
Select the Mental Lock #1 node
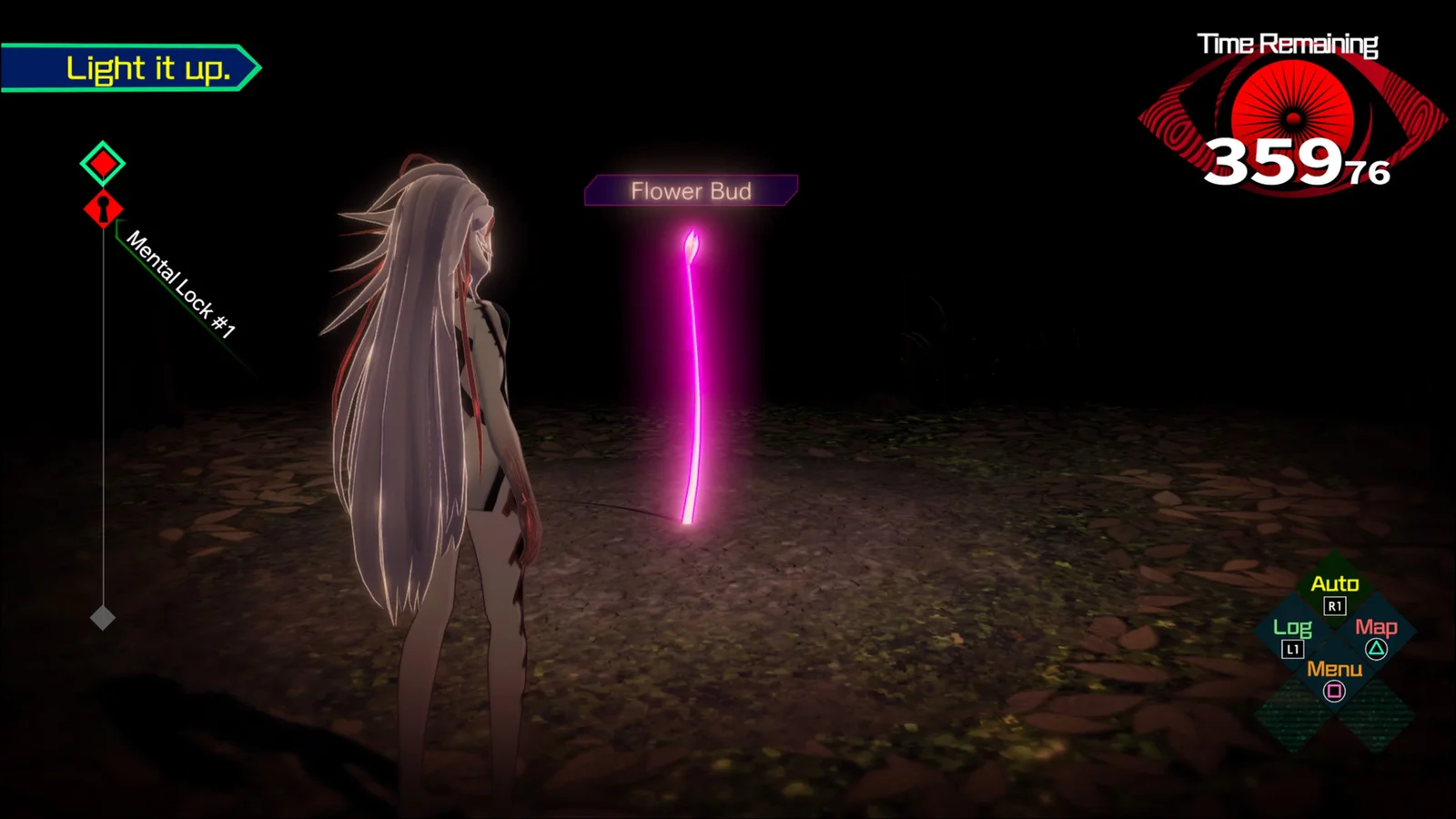click(x=103, y=209)
